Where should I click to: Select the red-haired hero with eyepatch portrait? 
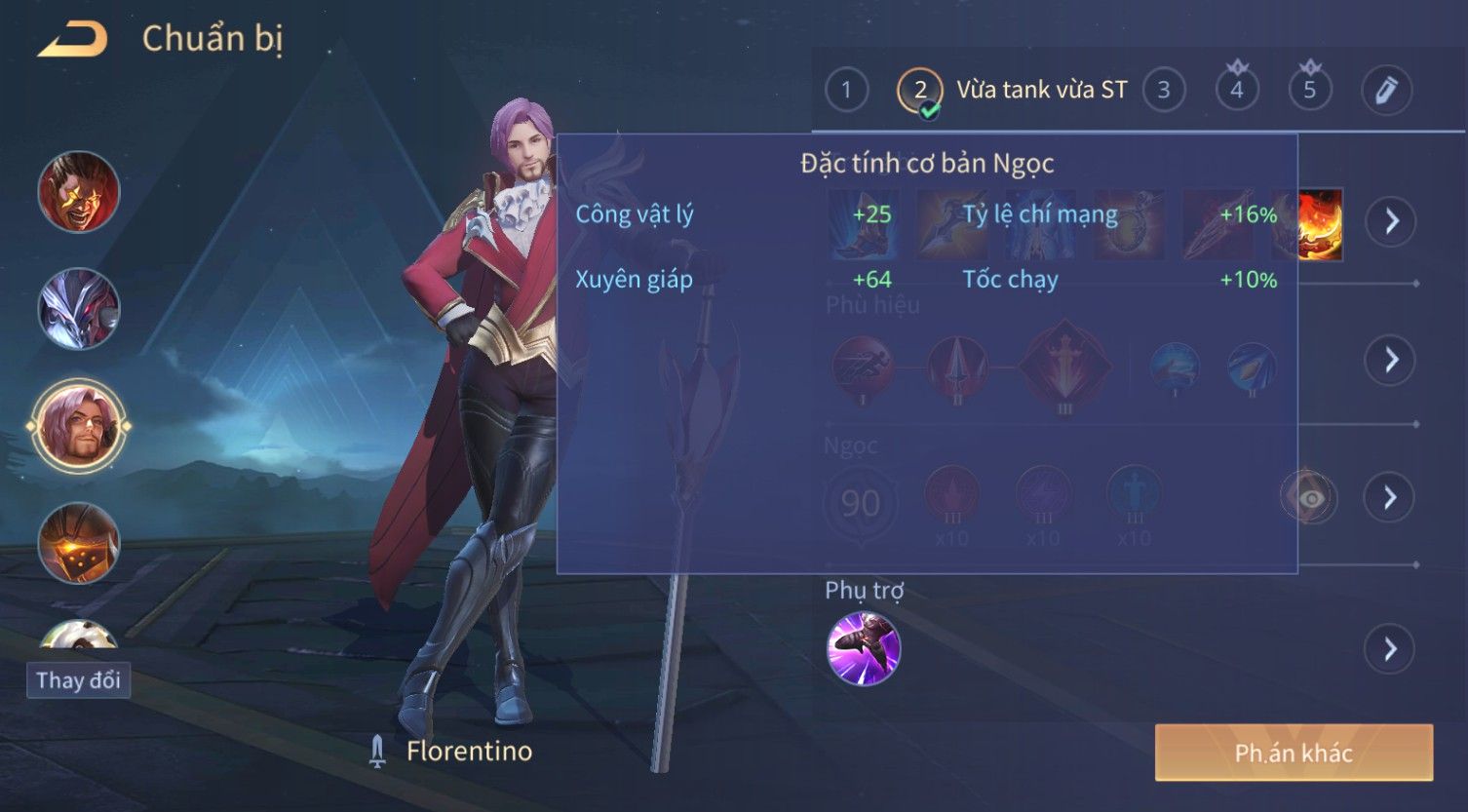(79, 192)
